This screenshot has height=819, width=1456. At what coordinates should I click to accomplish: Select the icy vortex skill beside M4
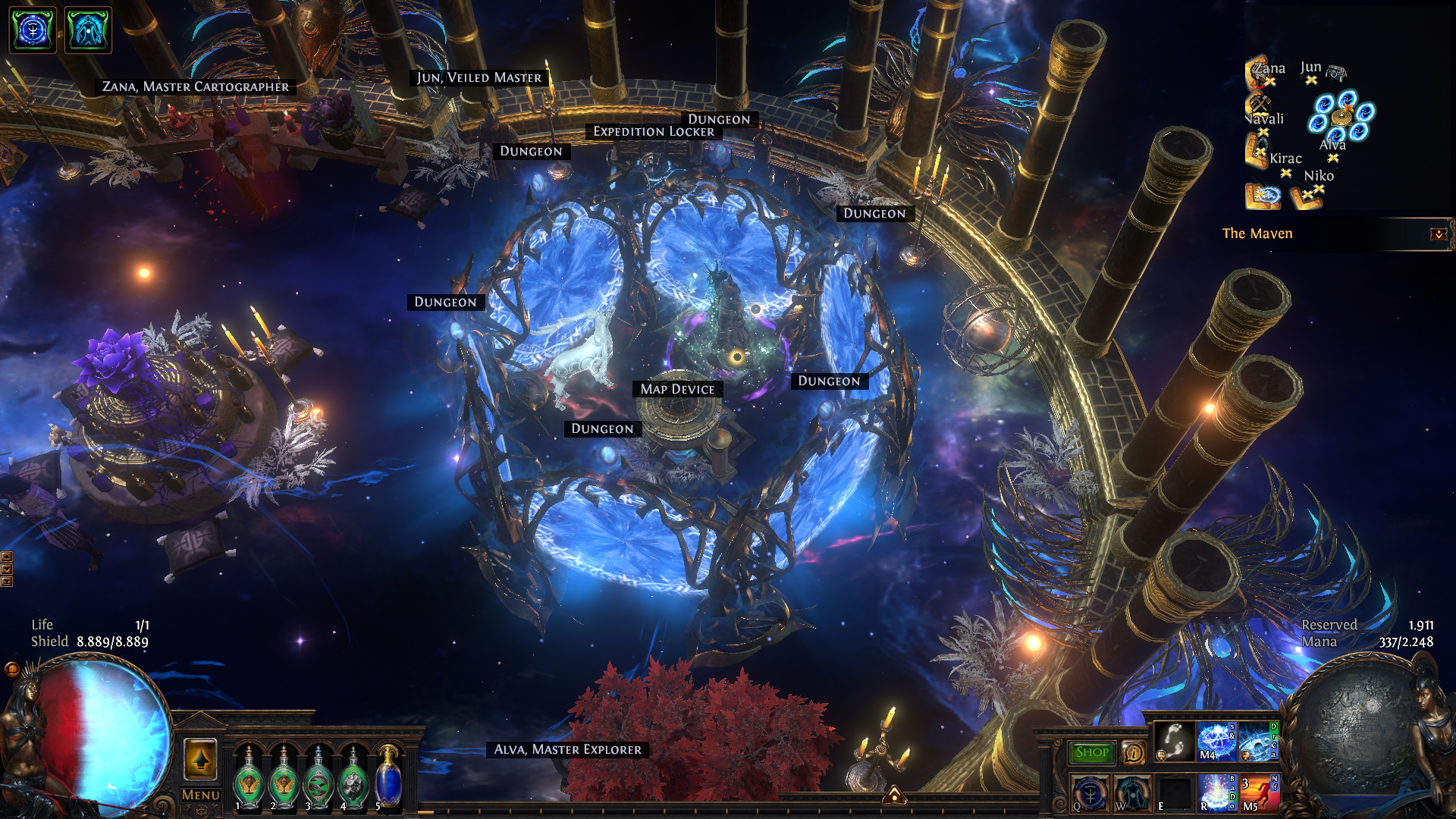(x=1256, y=742)
